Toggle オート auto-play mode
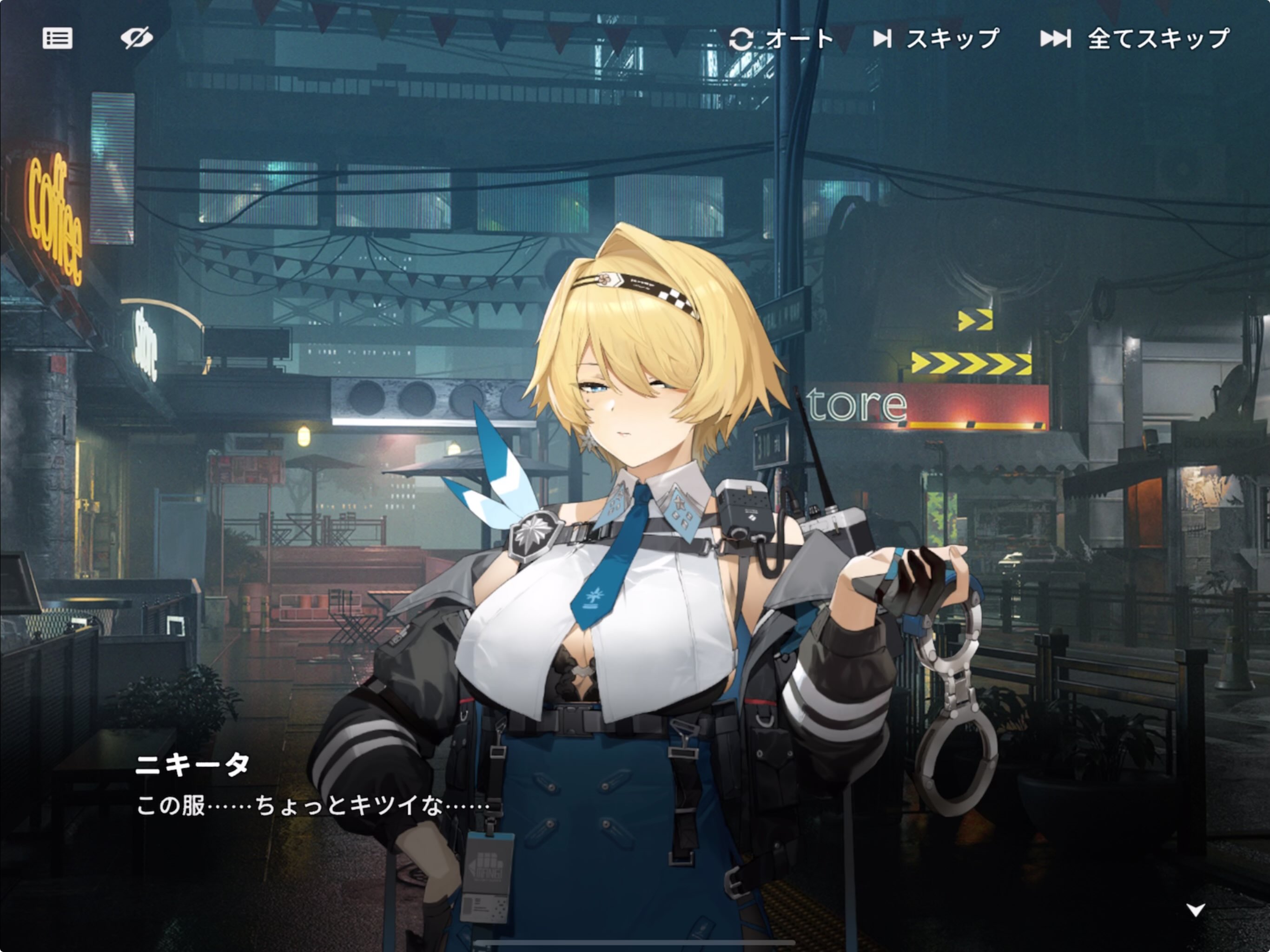 pos(781,39)
